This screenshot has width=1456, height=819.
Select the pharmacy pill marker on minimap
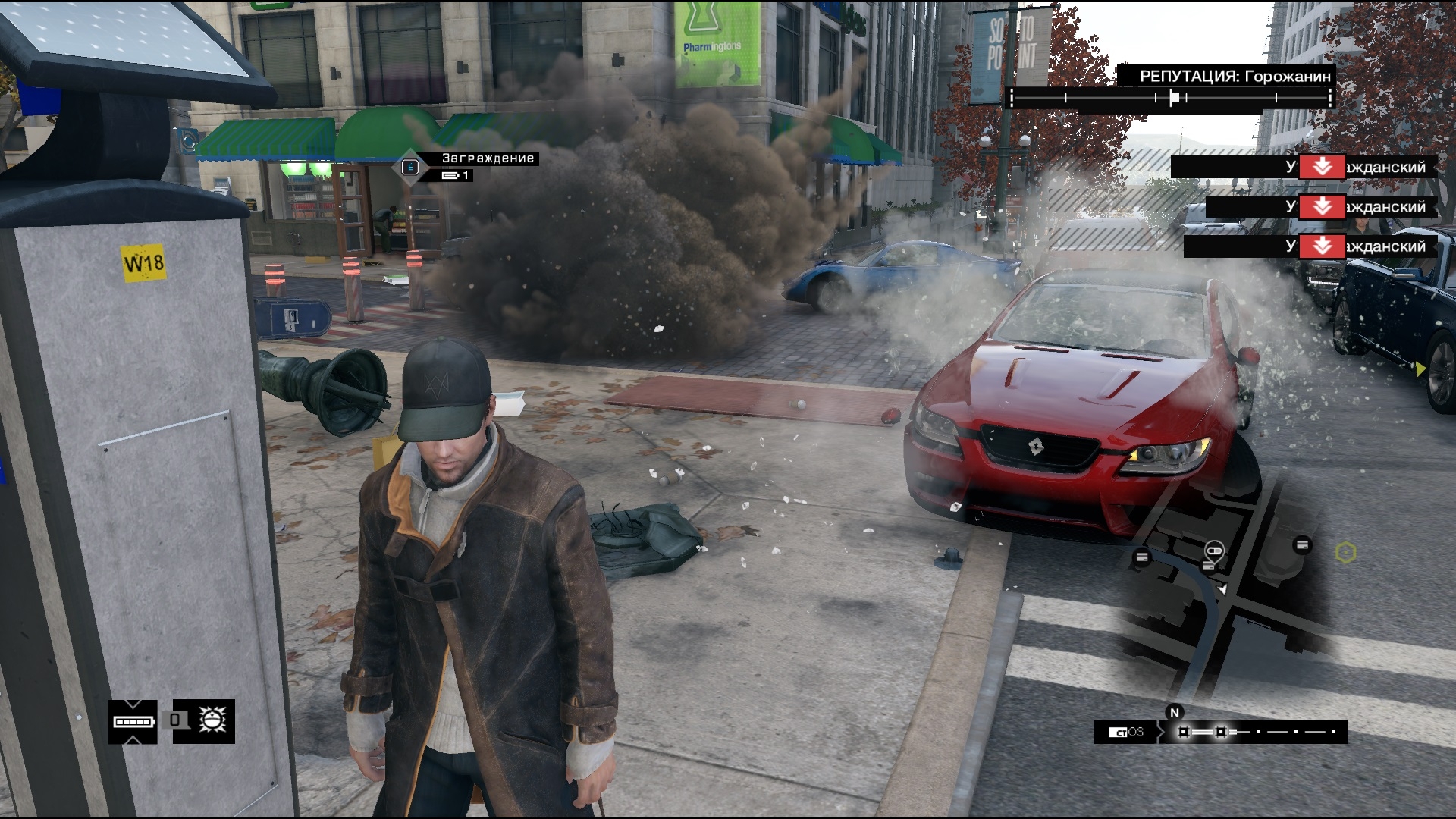(1213, 549)
